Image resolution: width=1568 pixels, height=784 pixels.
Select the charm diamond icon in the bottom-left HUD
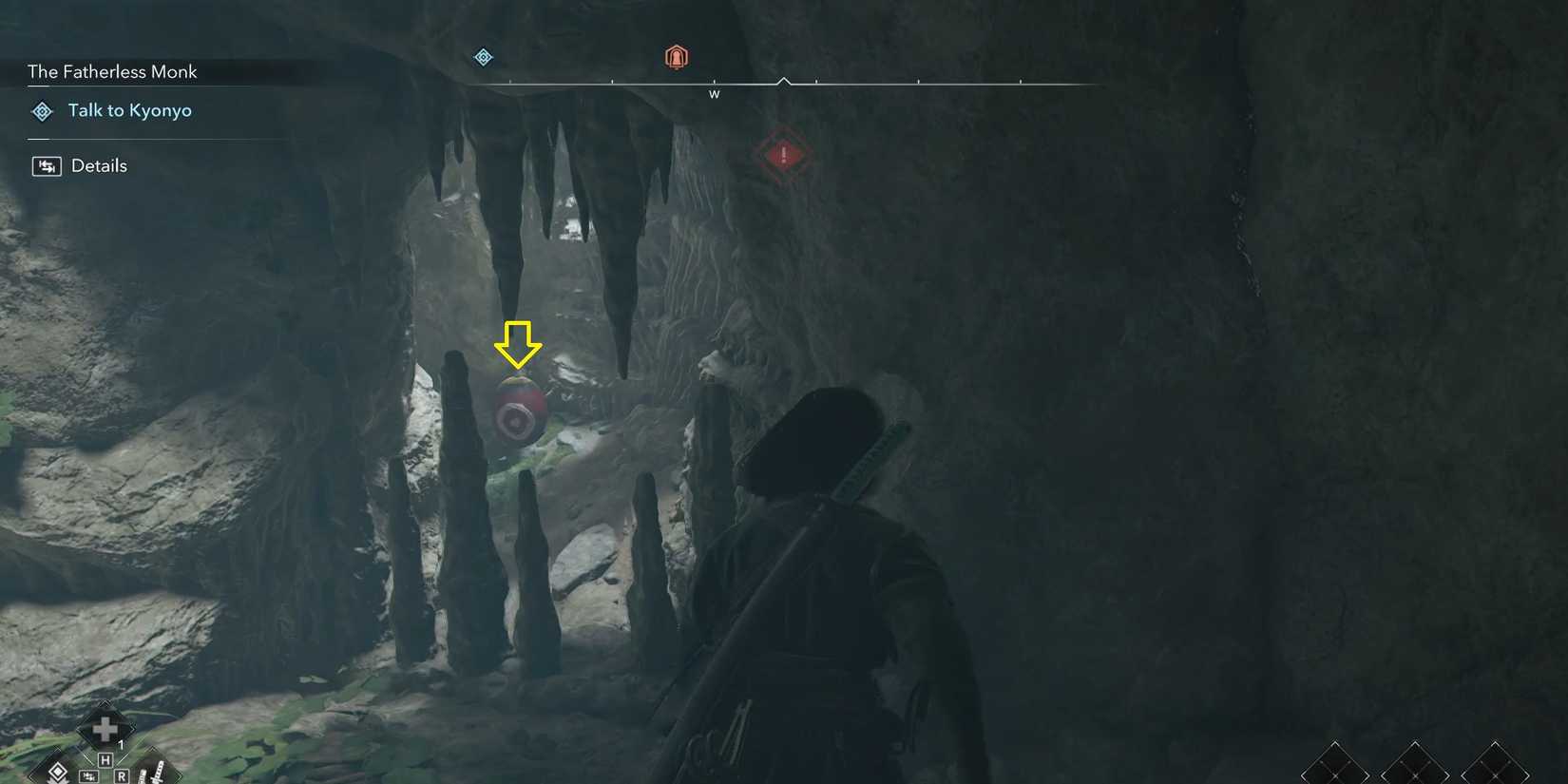point(57,773)
